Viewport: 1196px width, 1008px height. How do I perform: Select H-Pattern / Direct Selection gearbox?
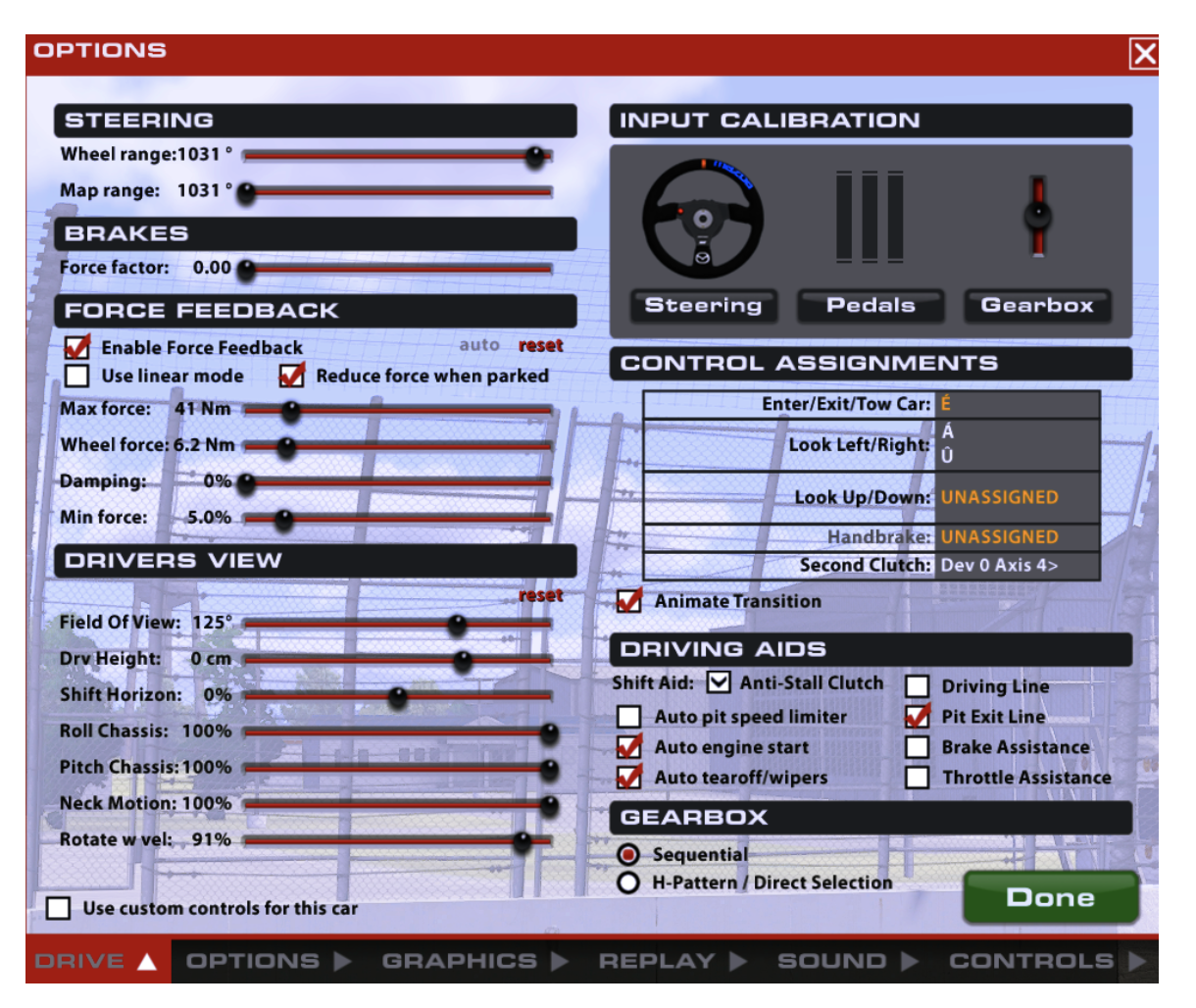[x=628, y=882]
